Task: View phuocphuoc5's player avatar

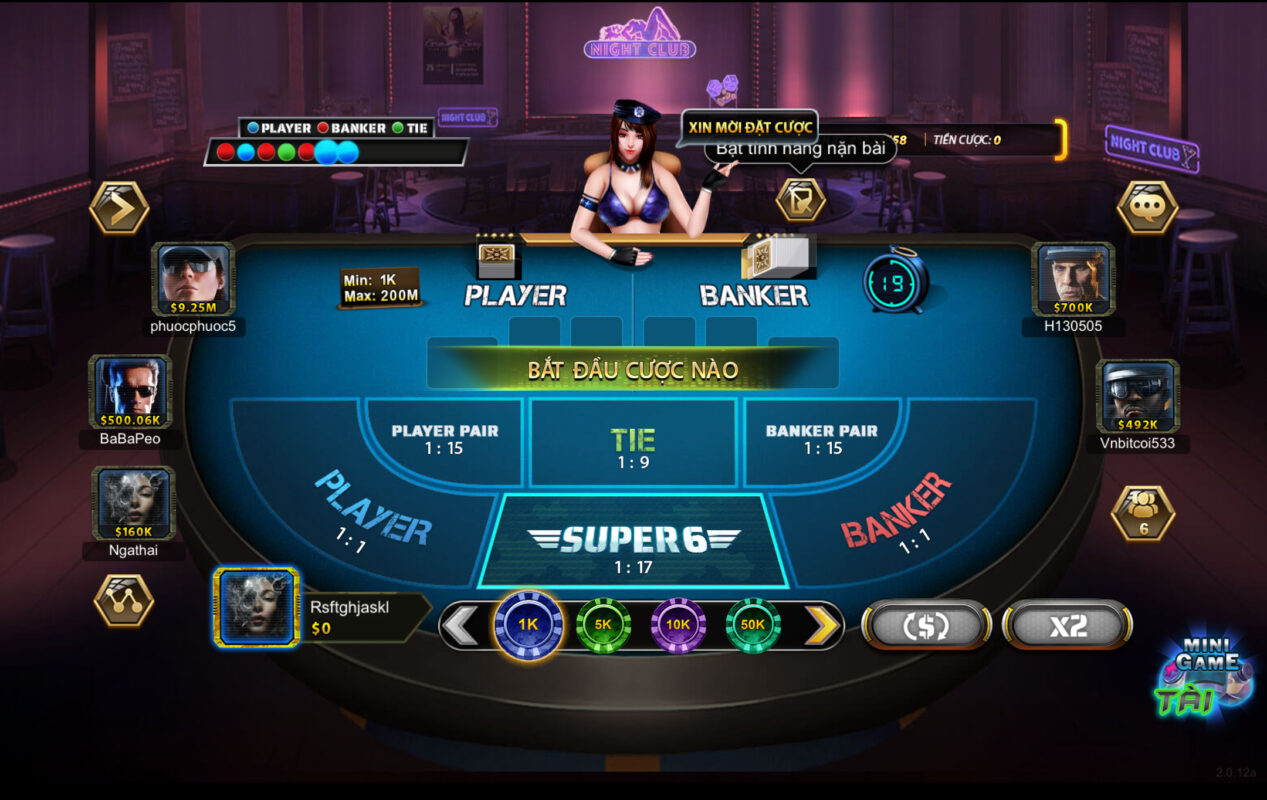Action: coord(194,278)
